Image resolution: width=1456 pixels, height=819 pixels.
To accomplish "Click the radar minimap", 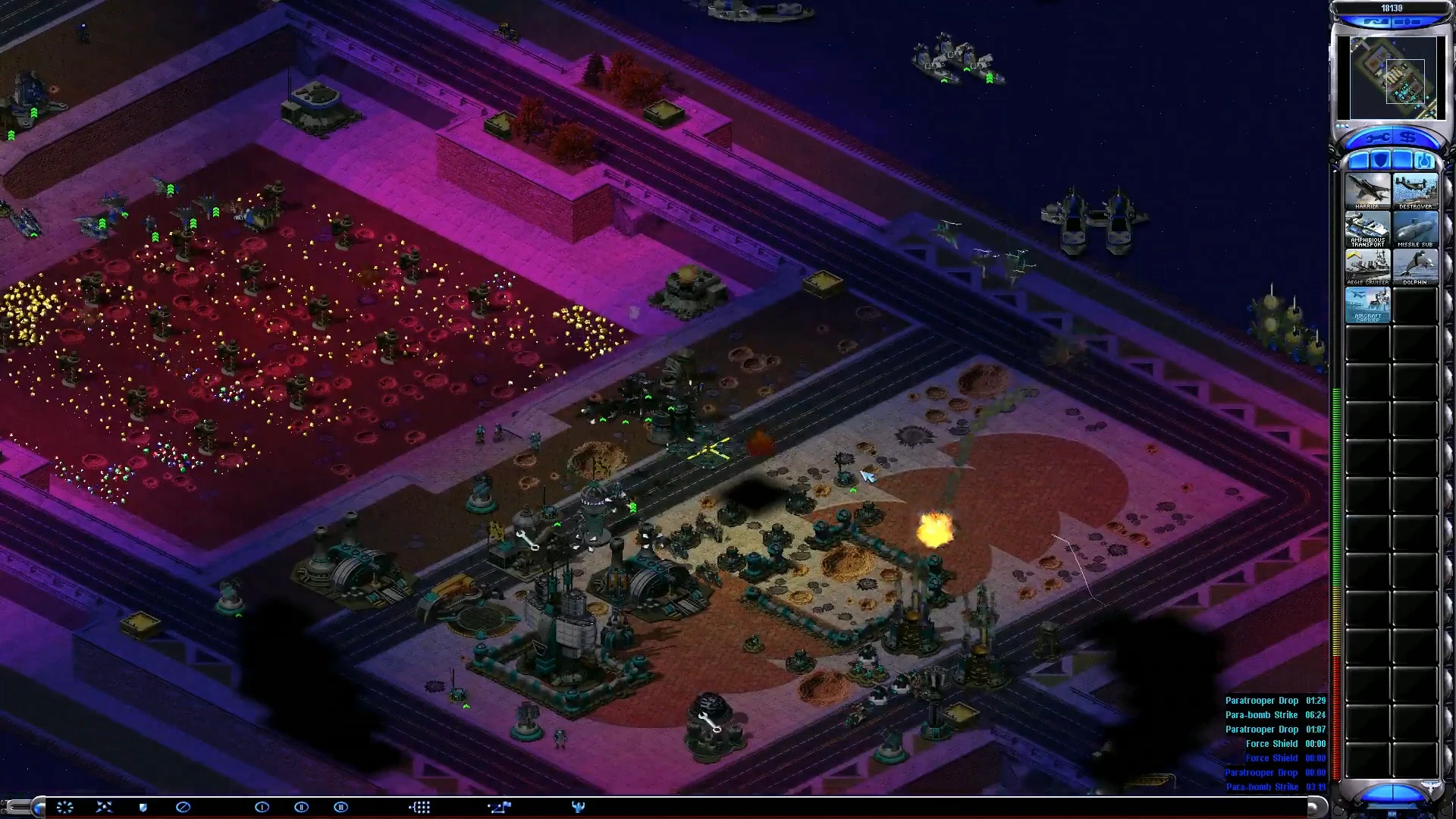I will tap(1392, 77).
